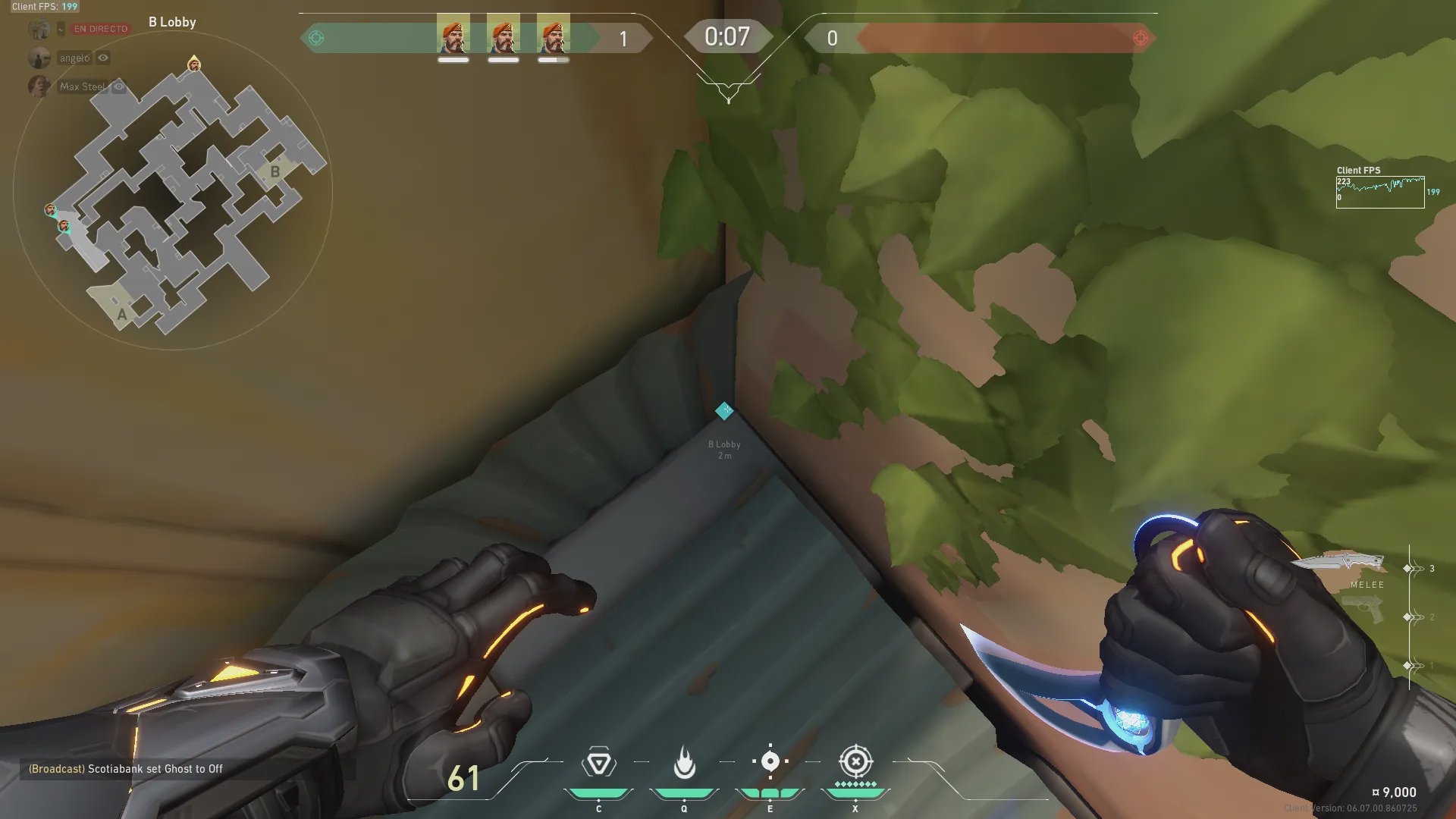
Task: Use the Sky Smoke ability icon
Action: (770, 761)
